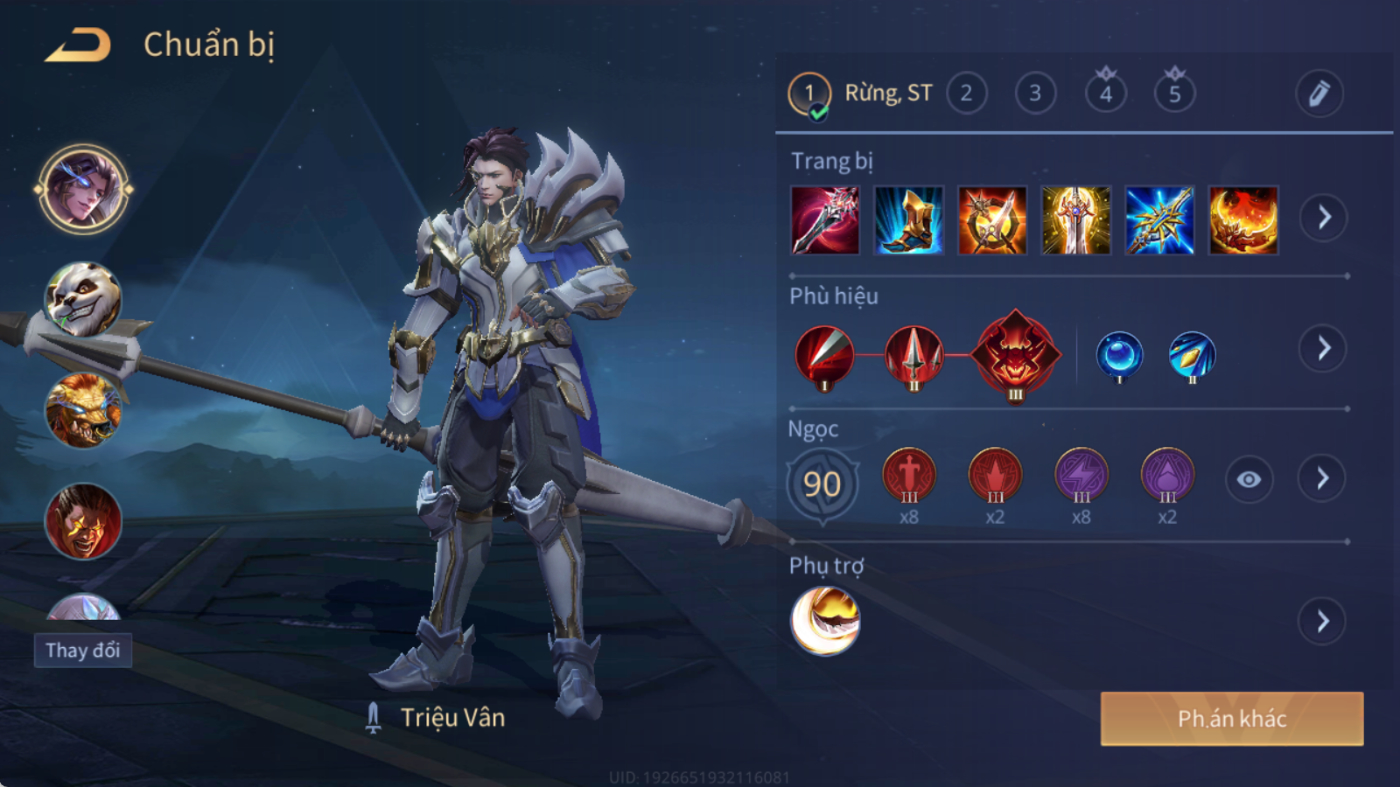Expand the Ngọc rune arrow
Image resolution: width=1400 pixels, height=787 pixels.
[x=1322, y=479]
